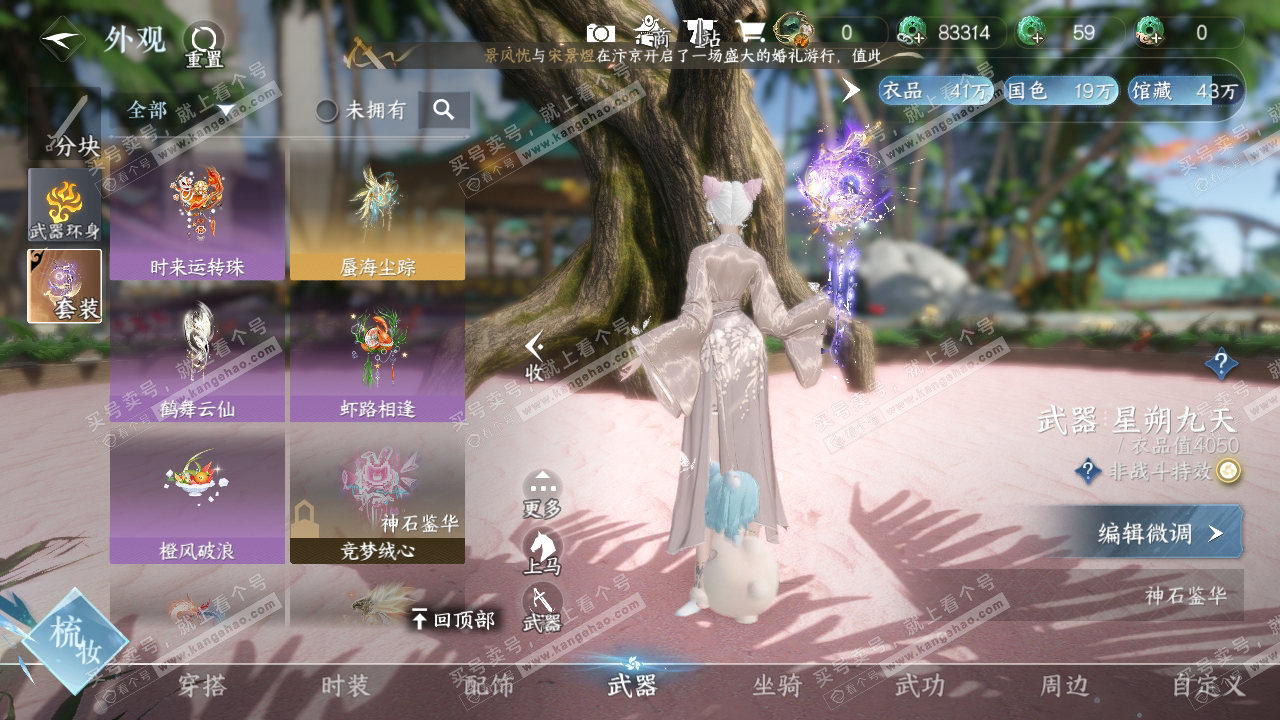This screenshot has height=720, width=1280.
Task: Reset appearance with the 重置 button
Action: pyautogui.click(x=204, y=44)
